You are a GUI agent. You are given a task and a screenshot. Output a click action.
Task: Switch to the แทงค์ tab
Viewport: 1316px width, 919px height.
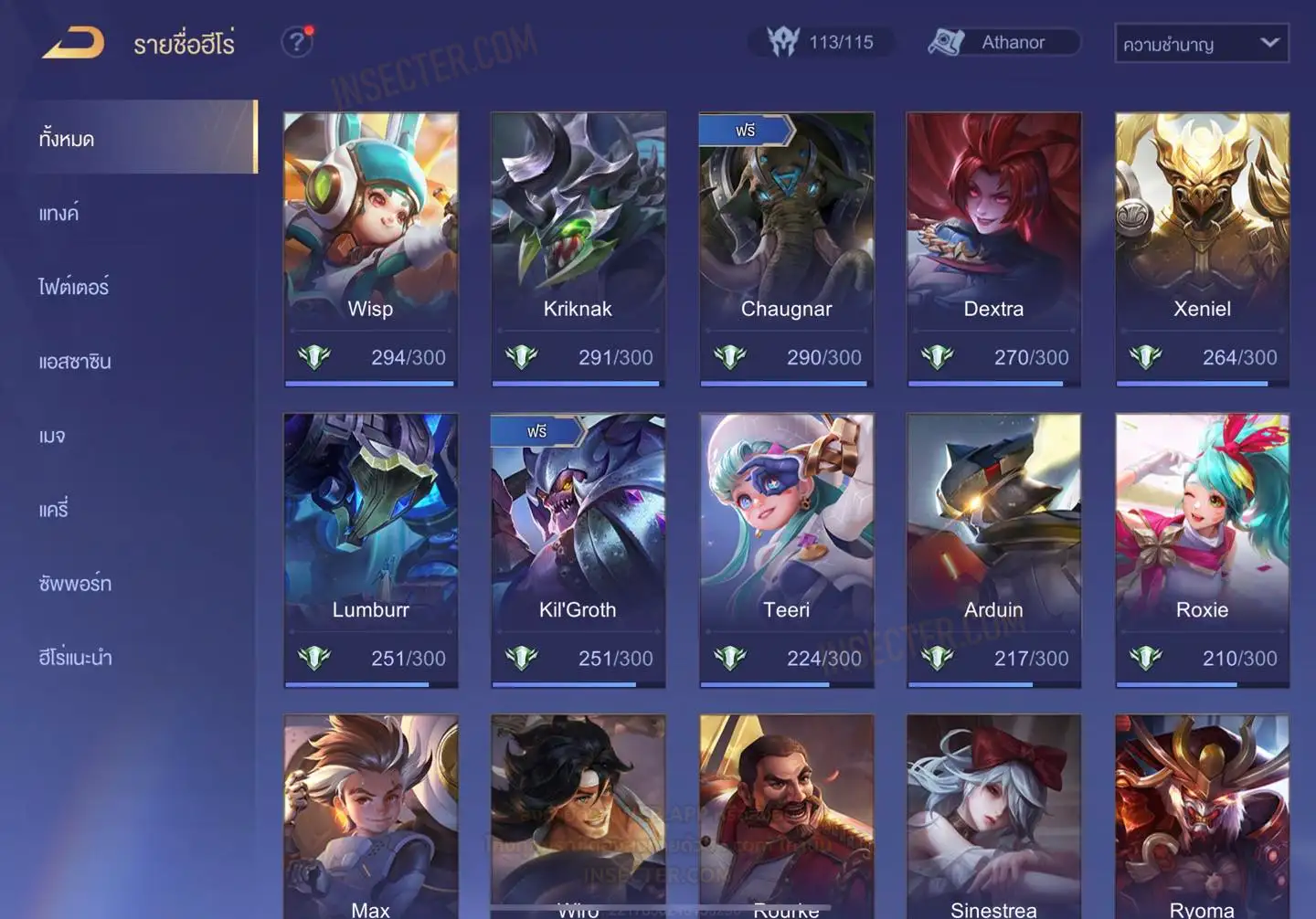(x=59, y=214)
